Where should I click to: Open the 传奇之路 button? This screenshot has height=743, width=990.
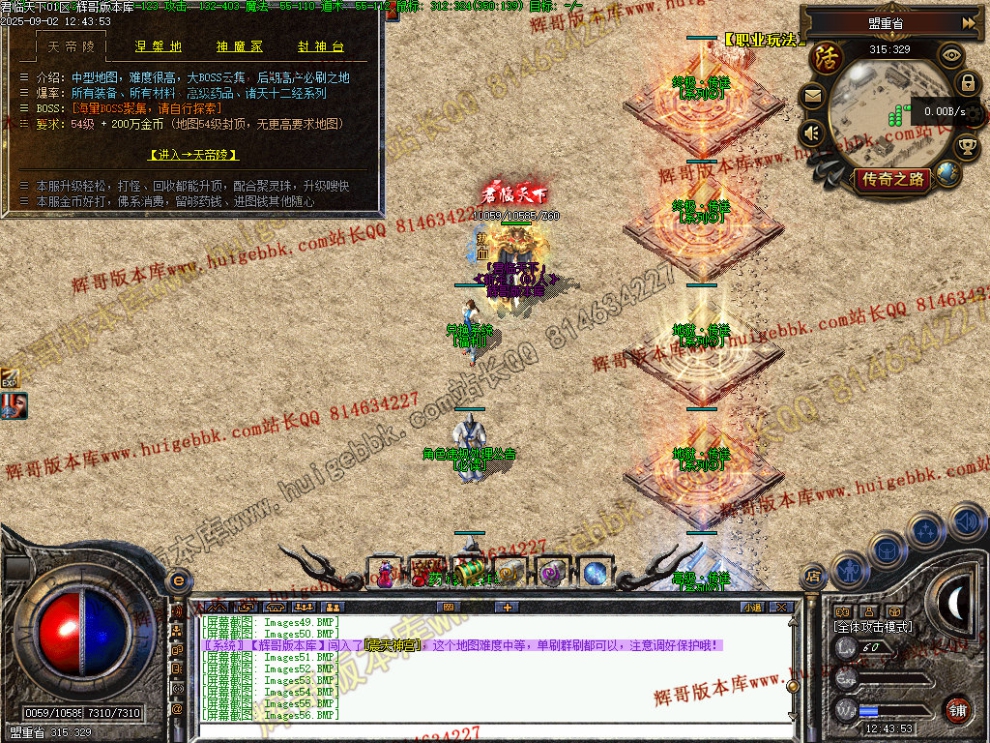pos(891,180)
